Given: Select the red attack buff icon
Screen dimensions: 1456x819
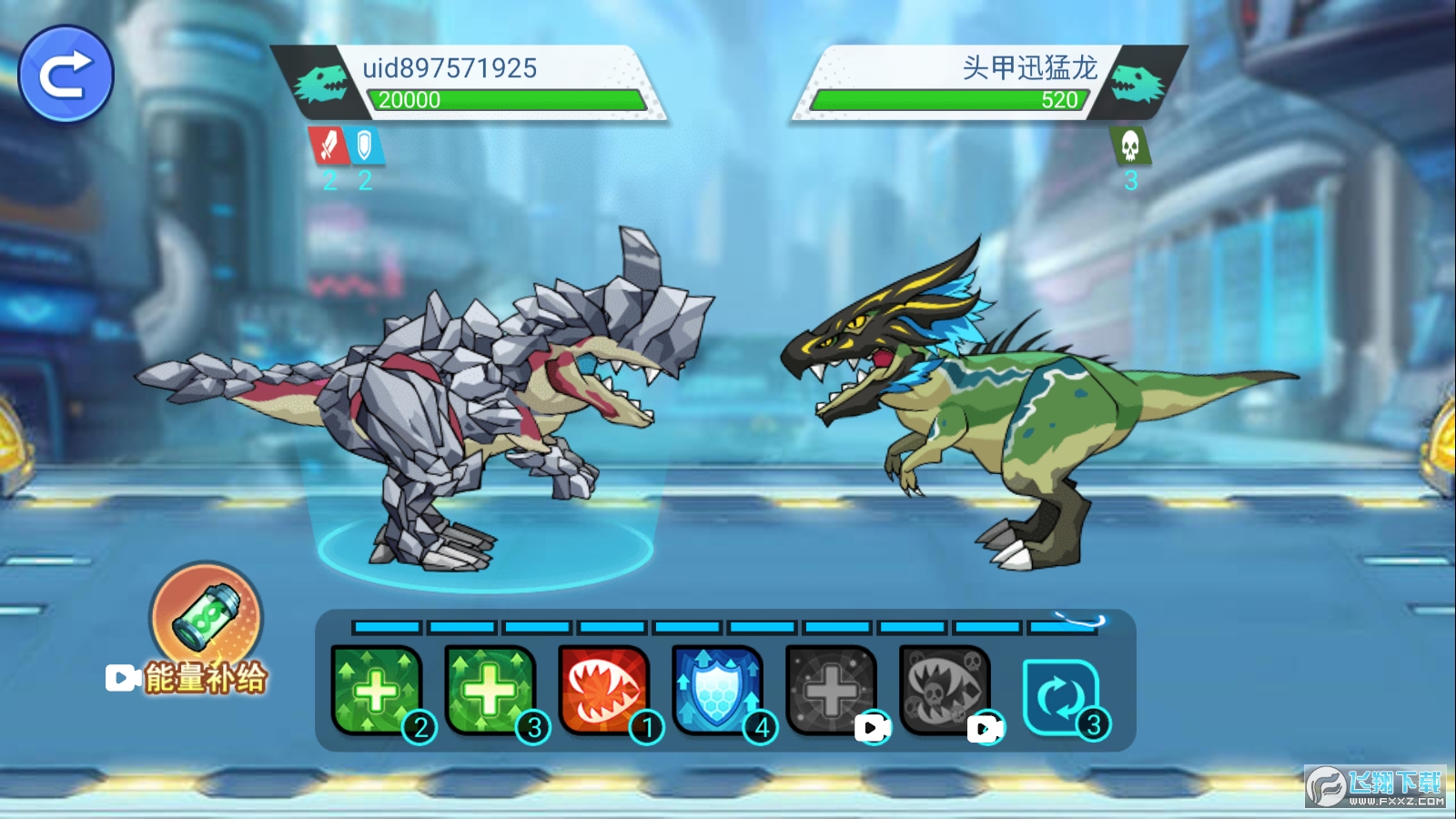Looking at the screenshot, I should pyautogui.click(x=328, y=146).
